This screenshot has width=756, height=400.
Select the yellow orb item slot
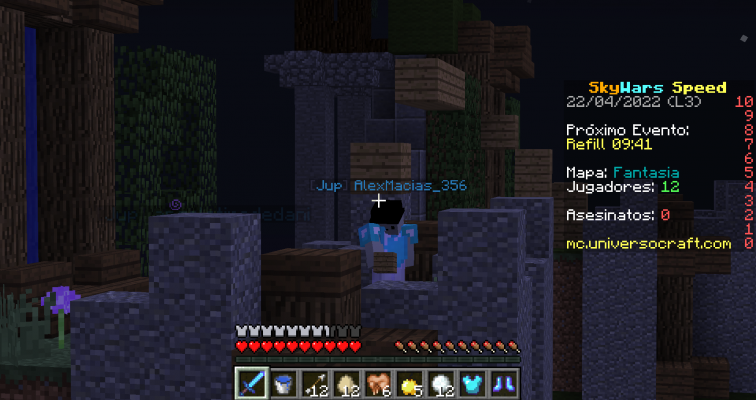click(x=410, y=383)
